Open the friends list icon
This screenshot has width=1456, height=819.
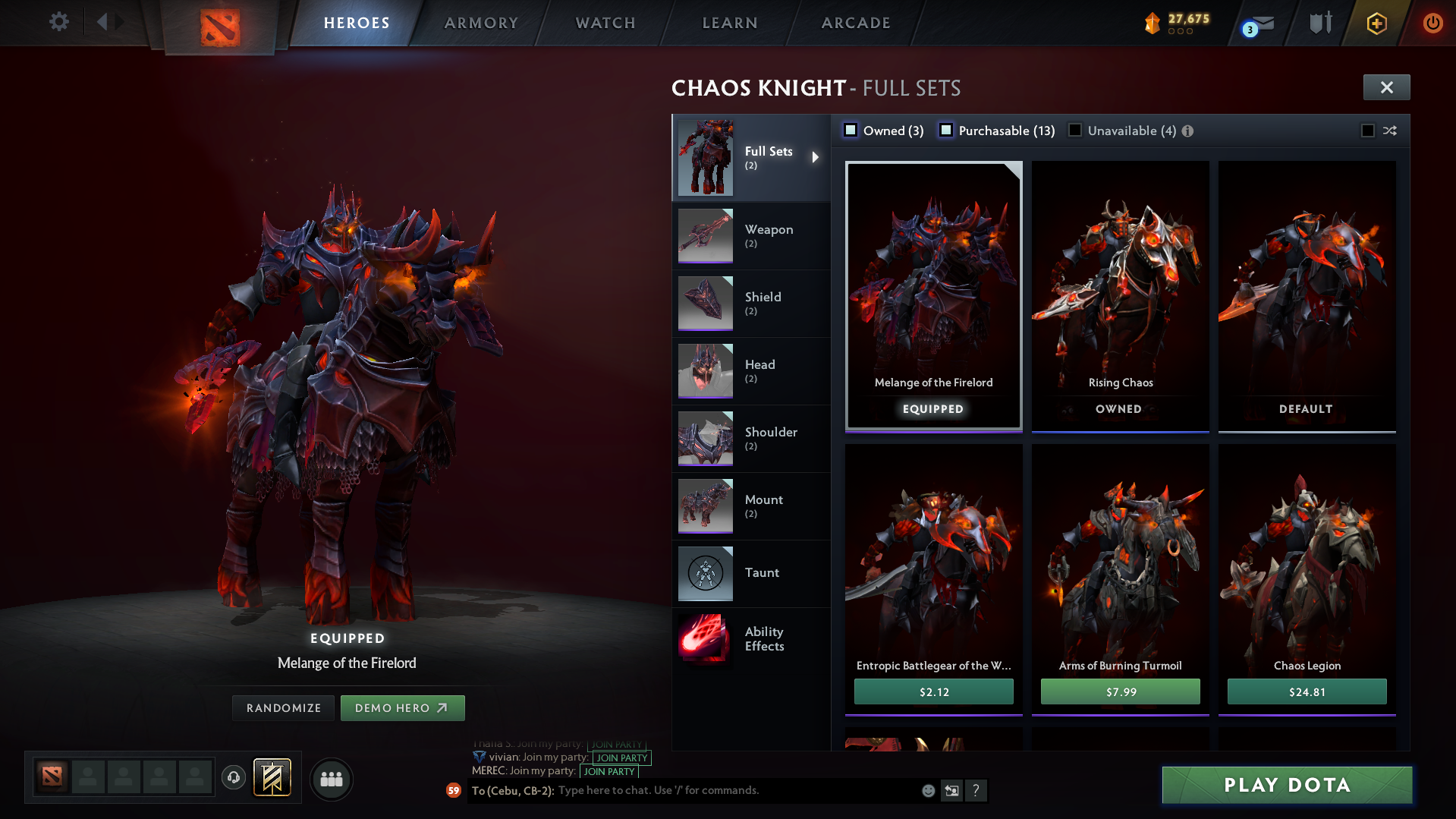[x=332, y=779]
